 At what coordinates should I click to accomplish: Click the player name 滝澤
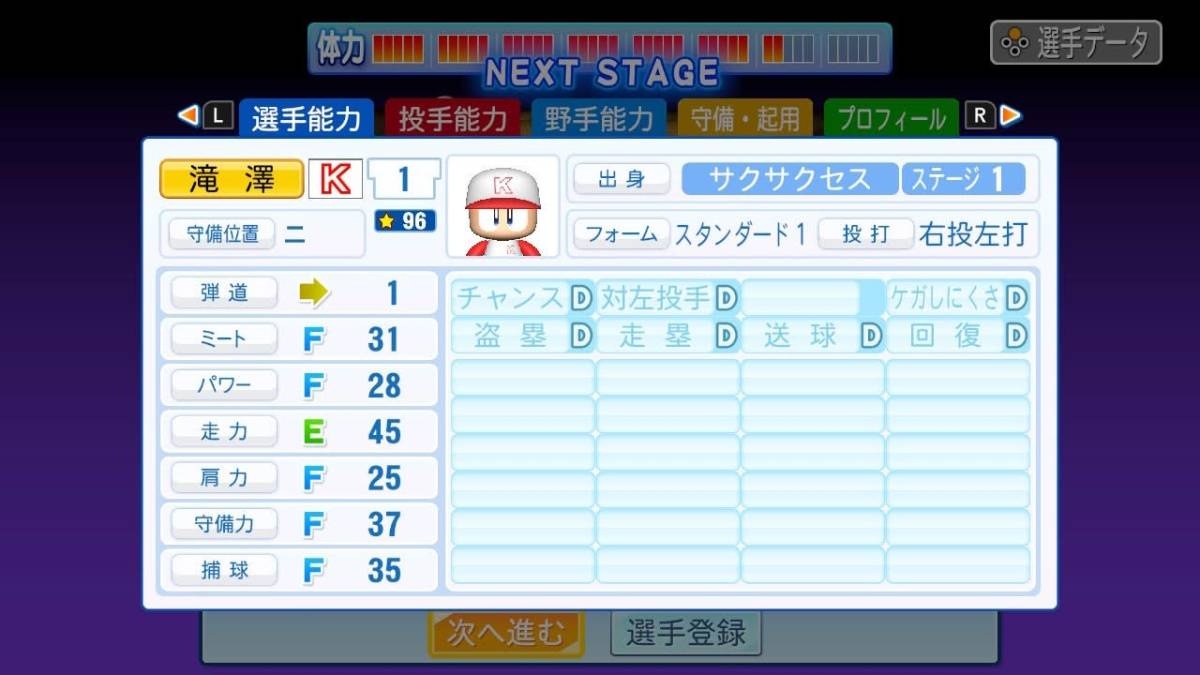click(231, 180)
